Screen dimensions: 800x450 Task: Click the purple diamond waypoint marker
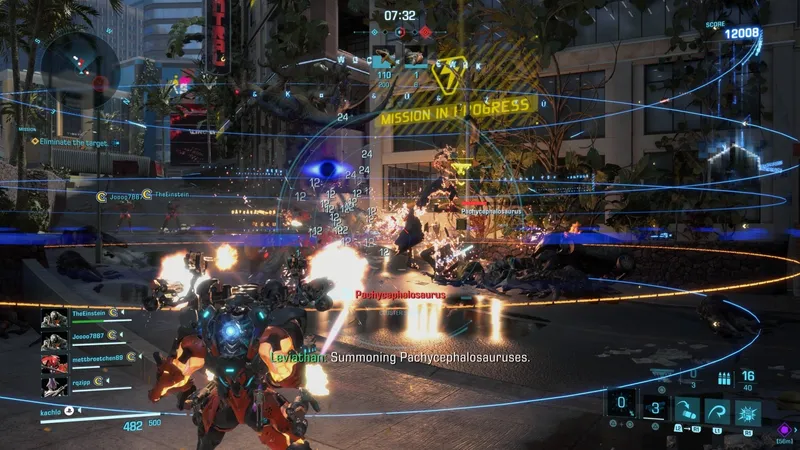pyautogui.click(x=783, y=429)
